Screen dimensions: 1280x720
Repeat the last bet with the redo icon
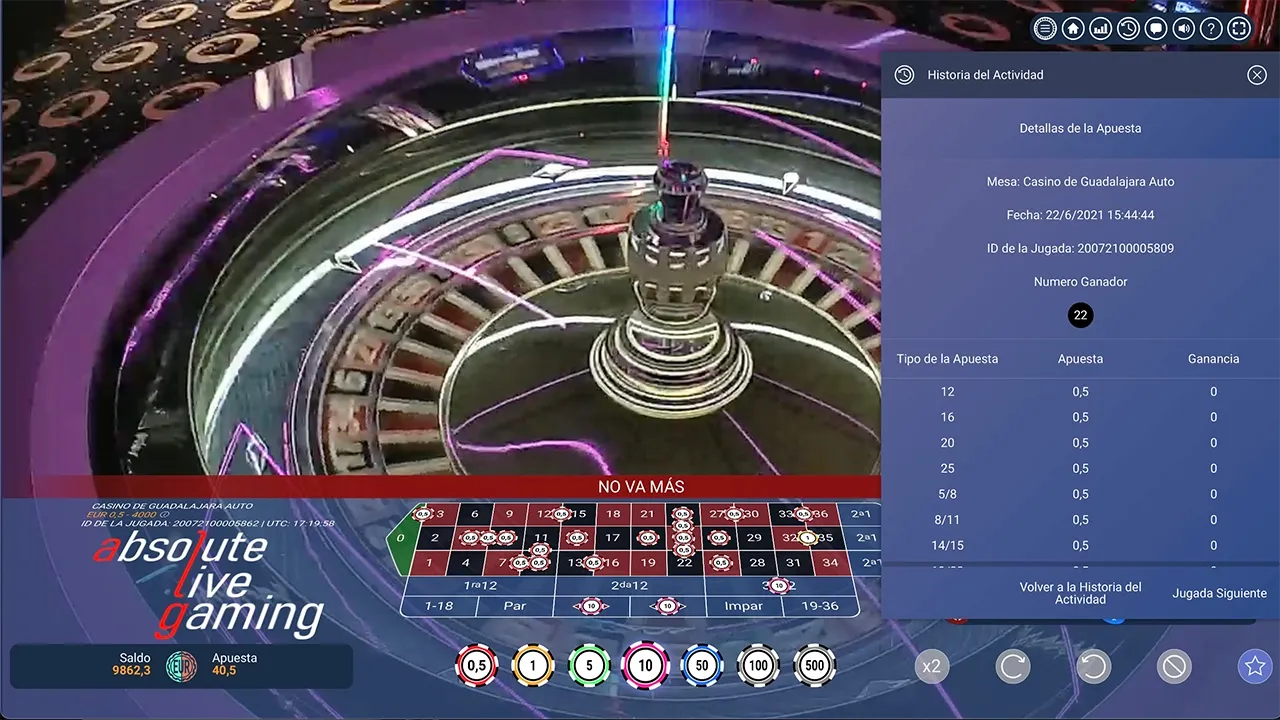click(x=1013, y=666)
